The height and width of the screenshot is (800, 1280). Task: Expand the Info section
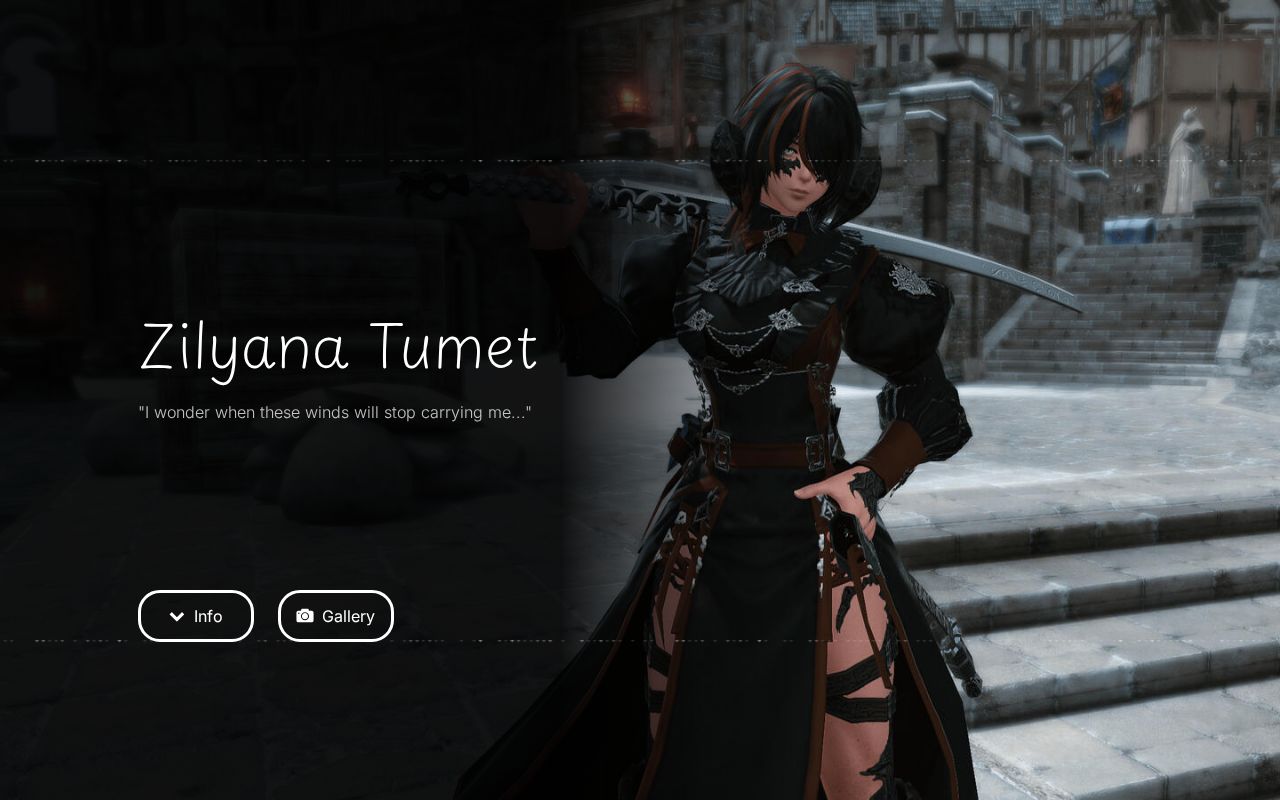point(196,616)
